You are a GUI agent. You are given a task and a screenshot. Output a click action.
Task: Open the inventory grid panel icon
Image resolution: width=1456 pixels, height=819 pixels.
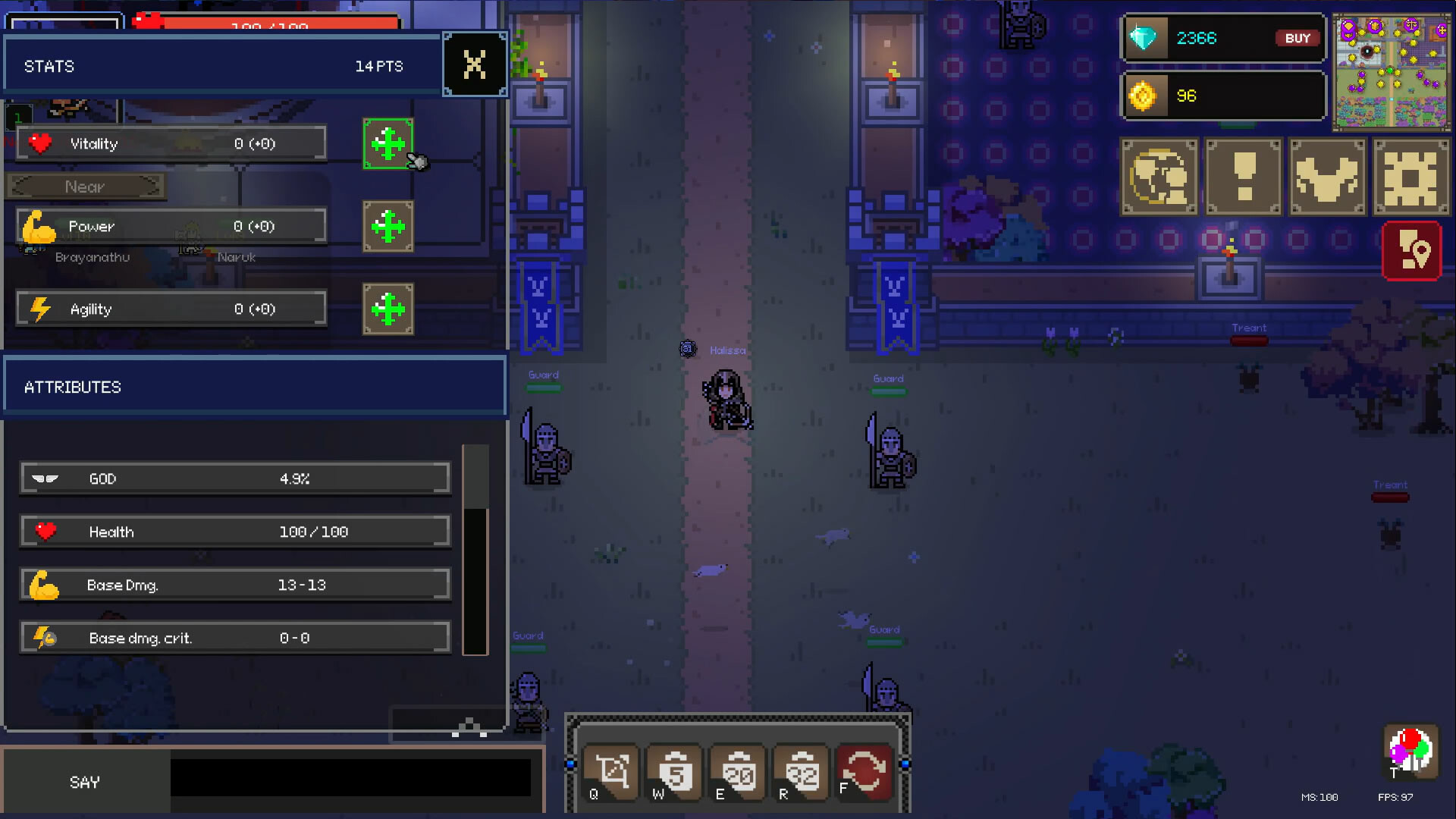click(1411, 176)
